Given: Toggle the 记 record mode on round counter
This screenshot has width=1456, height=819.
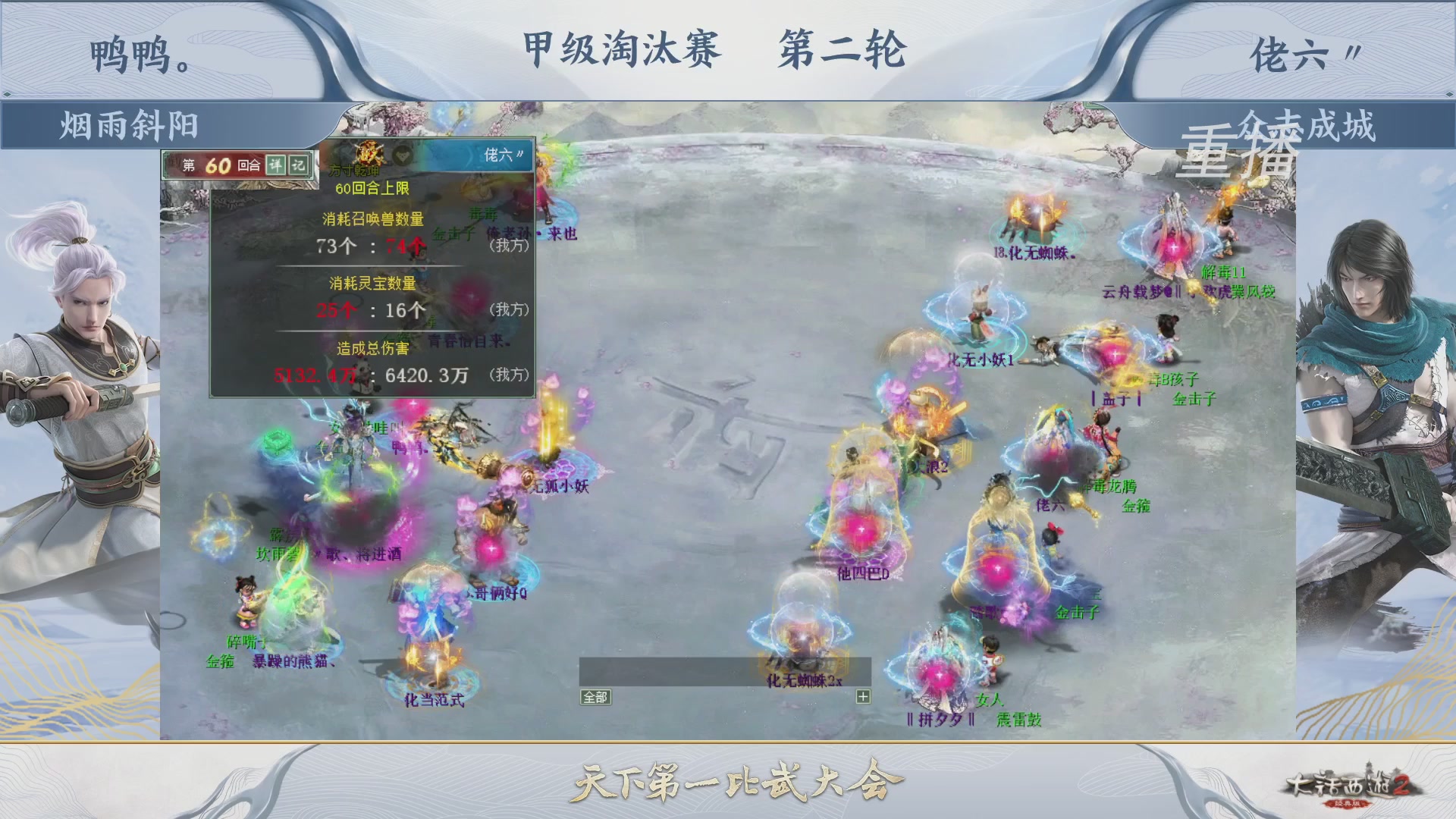Looking at the screenshot, I should [x=299, y=165].
